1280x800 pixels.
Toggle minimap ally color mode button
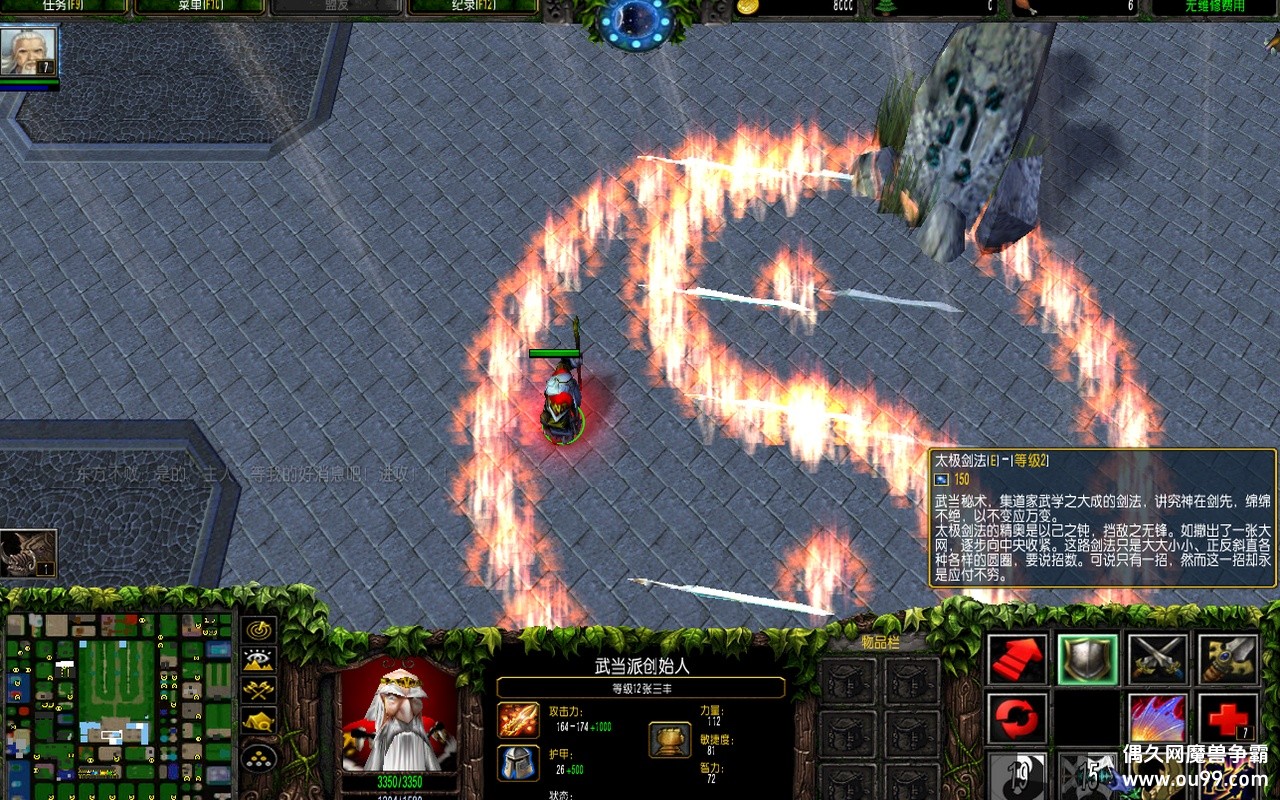click(x=259, y=690)
